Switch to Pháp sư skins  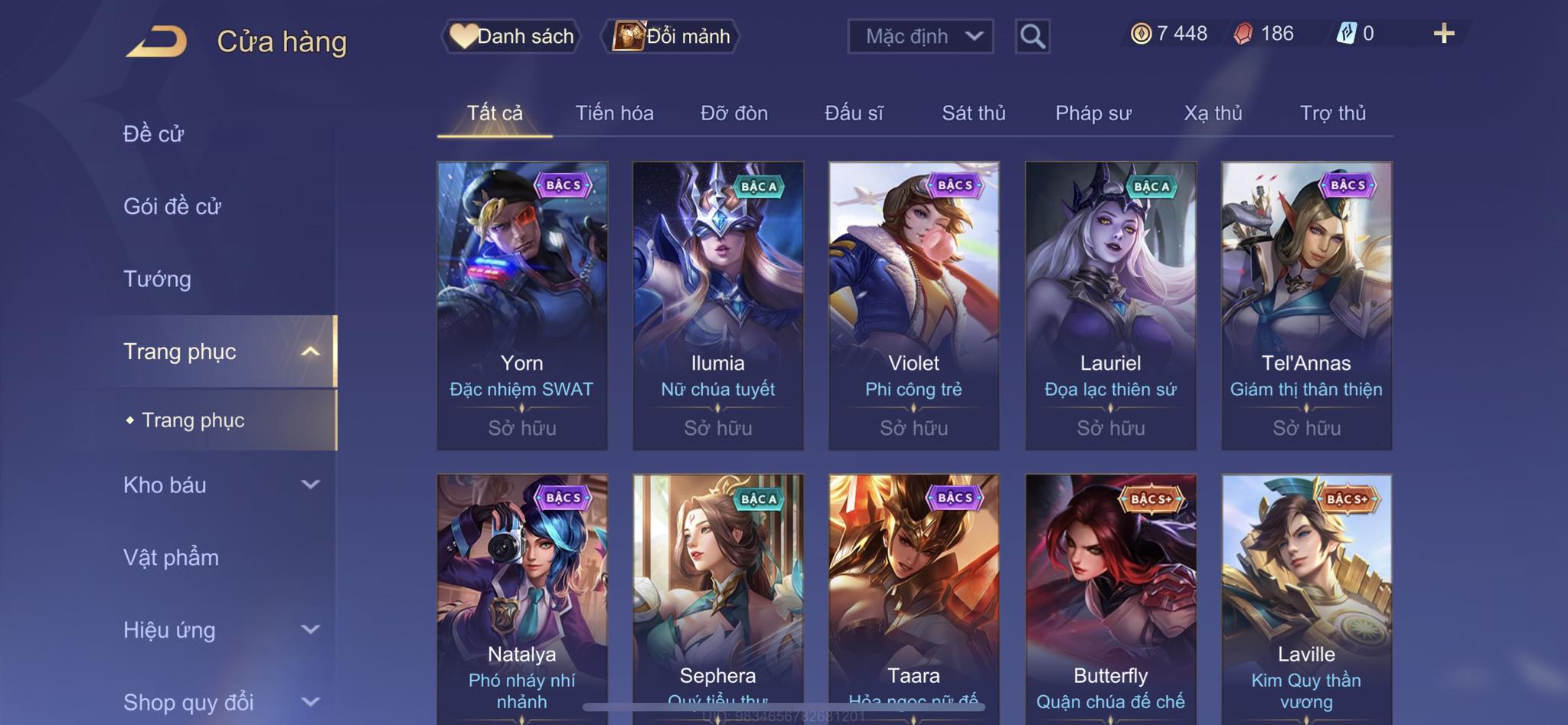pos(1093,113)
